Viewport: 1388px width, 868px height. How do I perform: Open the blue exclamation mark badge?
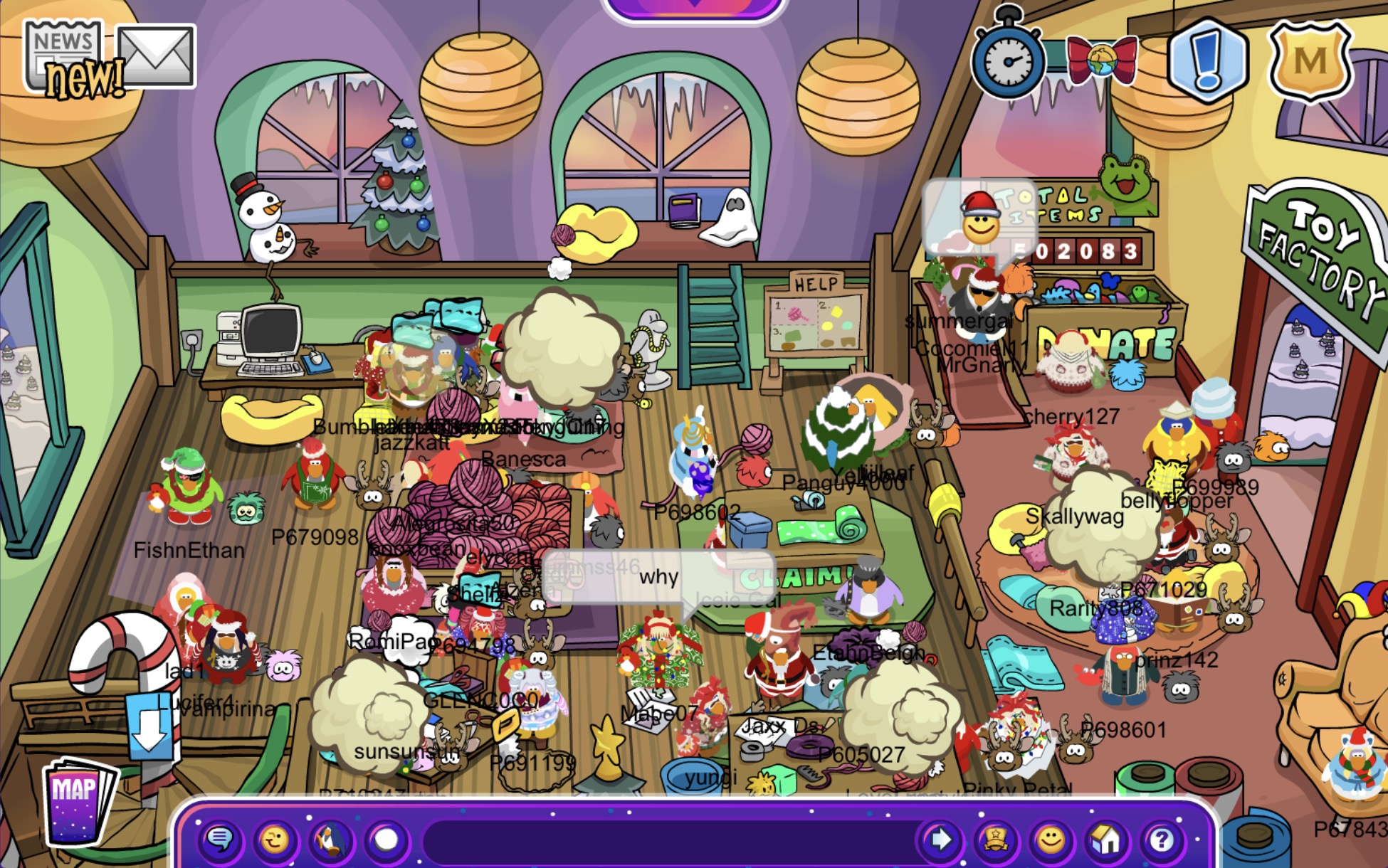1207,60
